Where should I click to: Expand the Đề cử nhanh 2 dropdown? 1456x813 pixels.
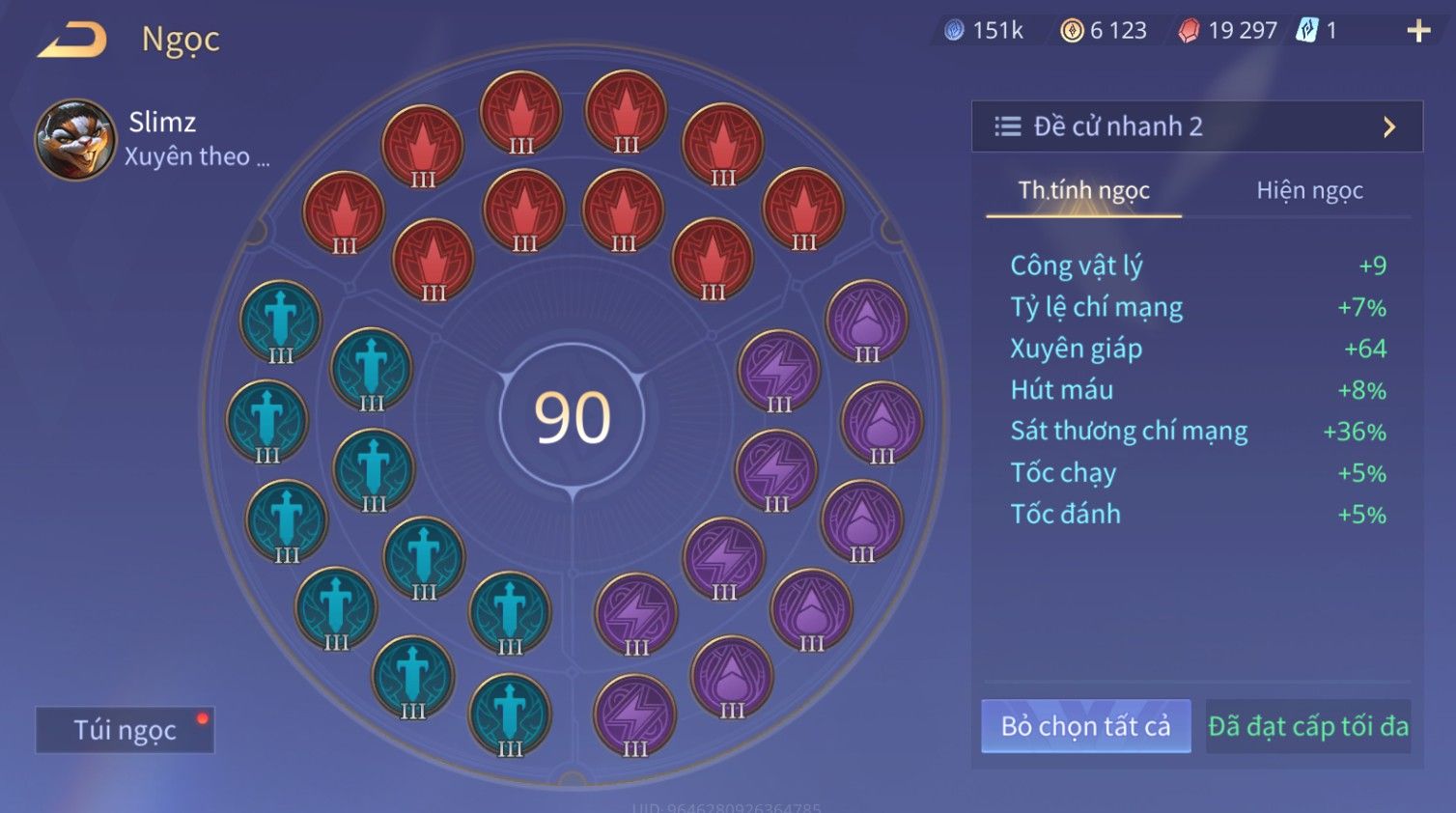(1196, 126)
